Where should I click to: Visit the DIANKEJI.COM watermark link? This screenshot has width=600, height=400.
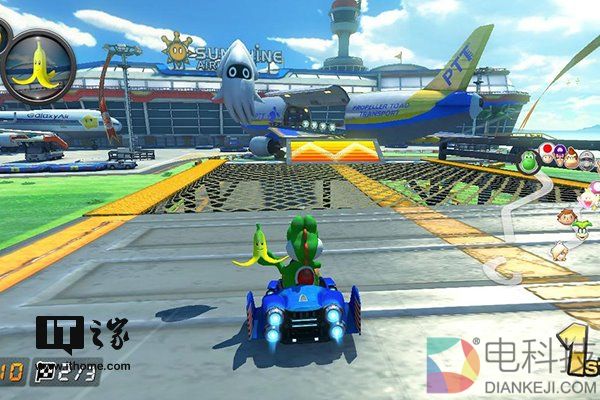539,383
